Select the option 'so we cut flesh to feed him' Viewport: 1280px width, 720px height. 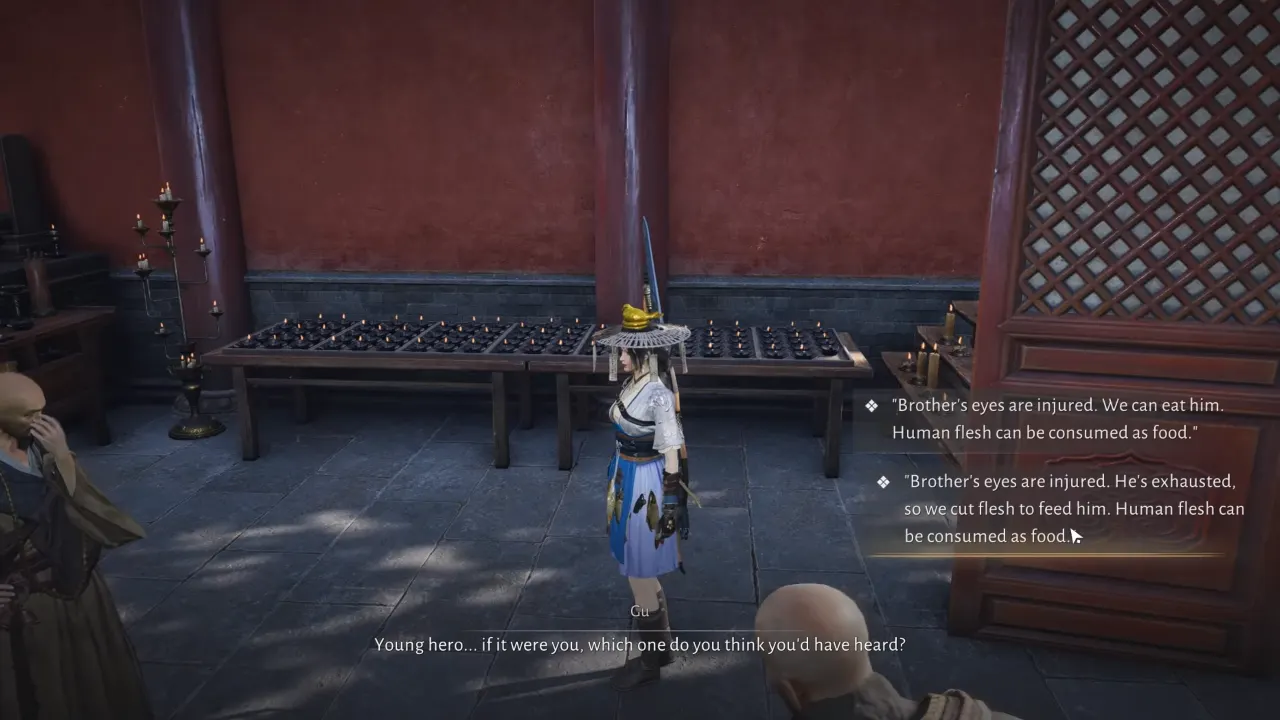(1000, 508)
